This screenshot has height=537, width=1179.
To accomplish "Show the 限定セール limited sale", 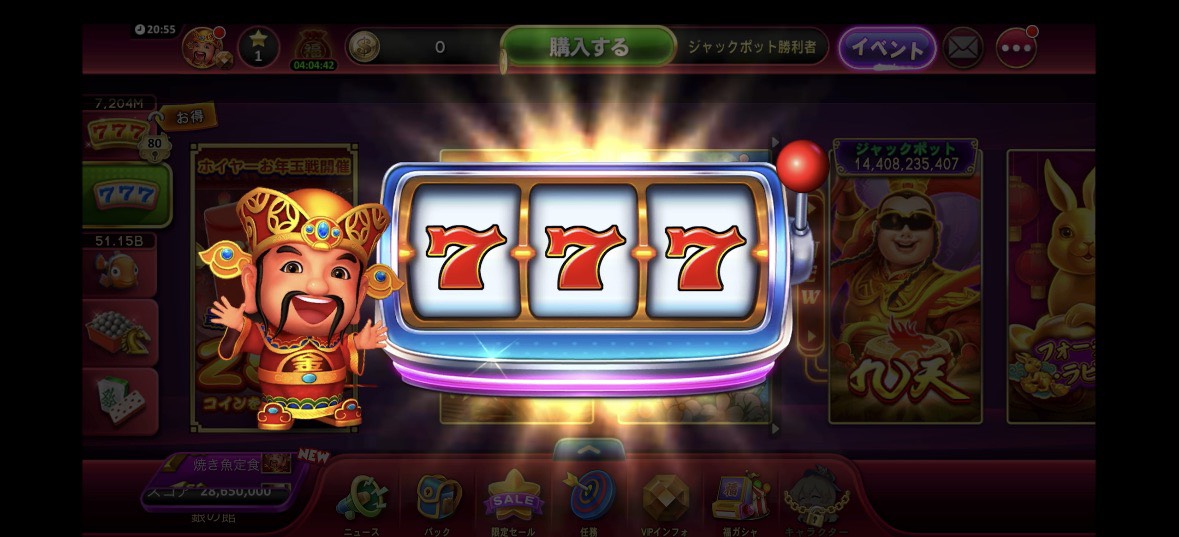I will tap(514, 499).
